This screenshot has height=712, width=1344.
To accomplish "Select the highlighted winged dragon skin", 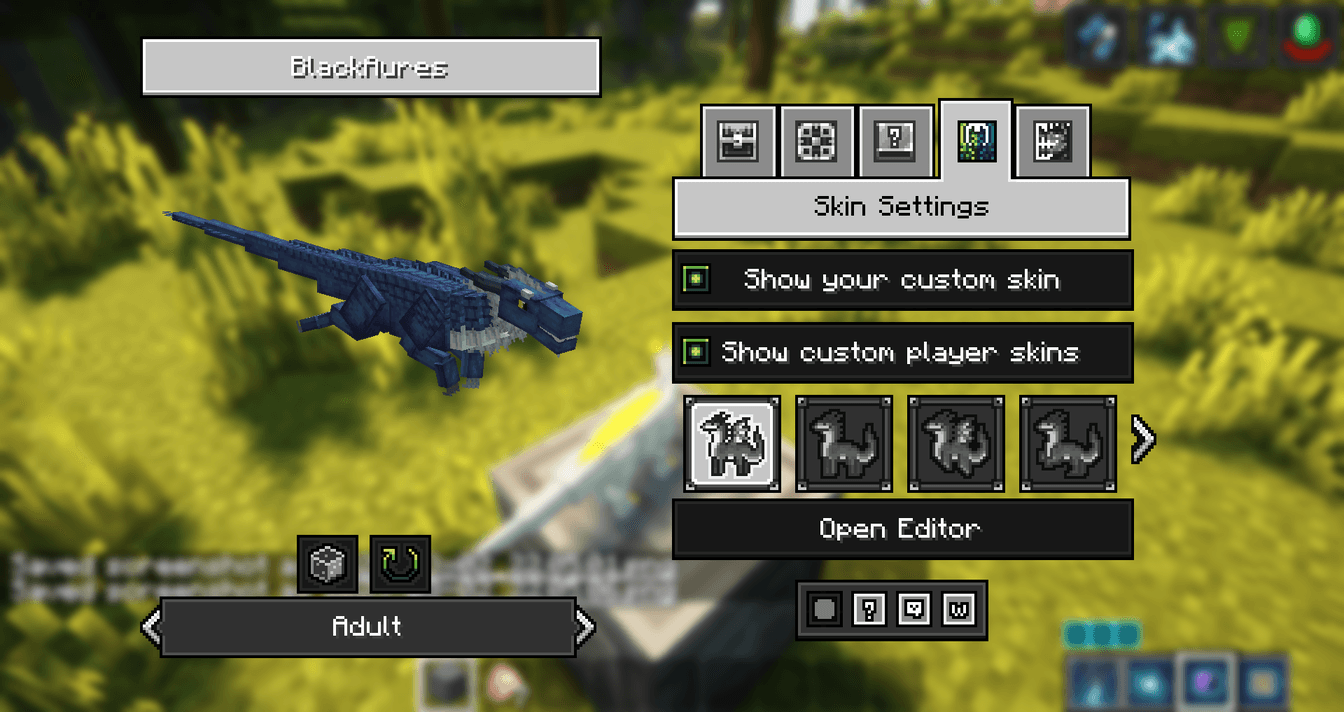I will tap(733, 443).
